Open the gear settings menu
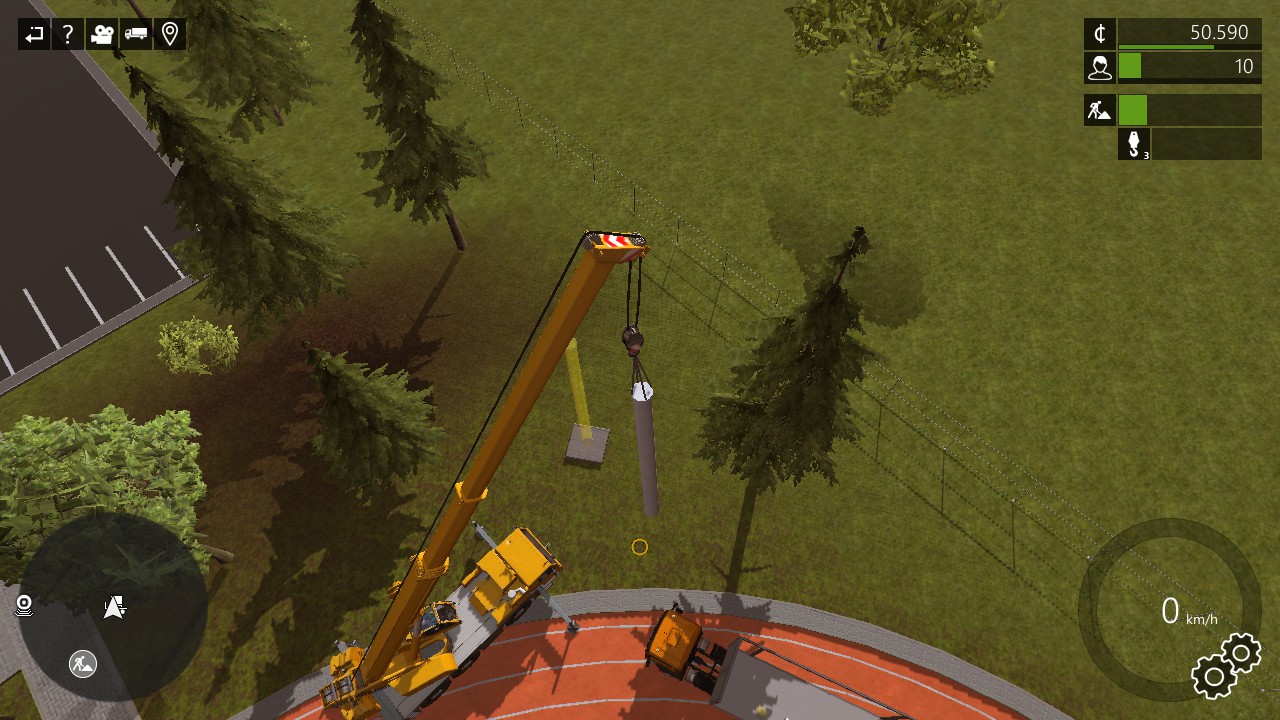Image resolution: width=1280 pixels, height=720 pixels. click(x=1226, y=666)
